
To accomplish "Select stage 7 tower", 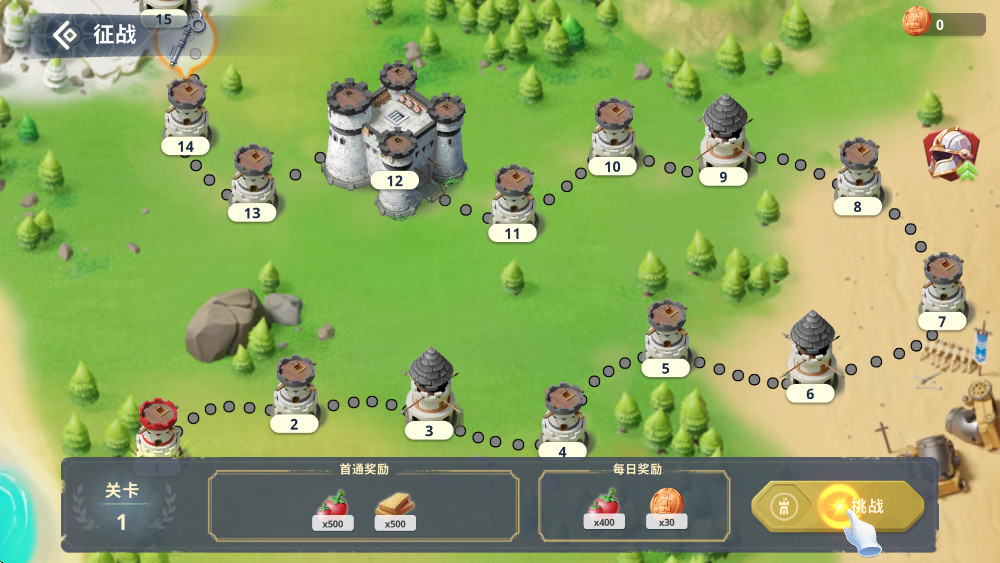I will click(x=943, y=284).
